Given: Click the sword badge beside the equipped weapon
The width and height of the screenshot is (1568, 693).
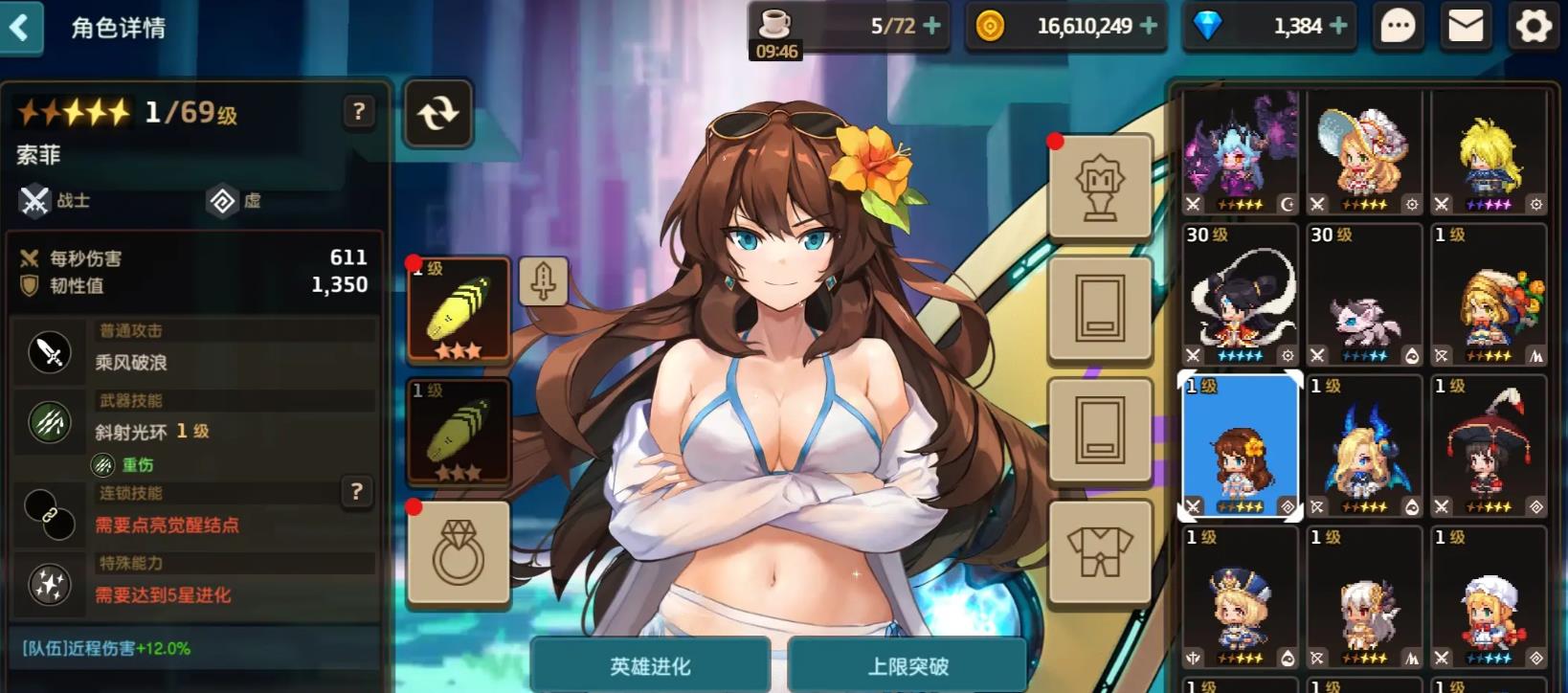Looking at the screenshot, I should coord(544,279).
